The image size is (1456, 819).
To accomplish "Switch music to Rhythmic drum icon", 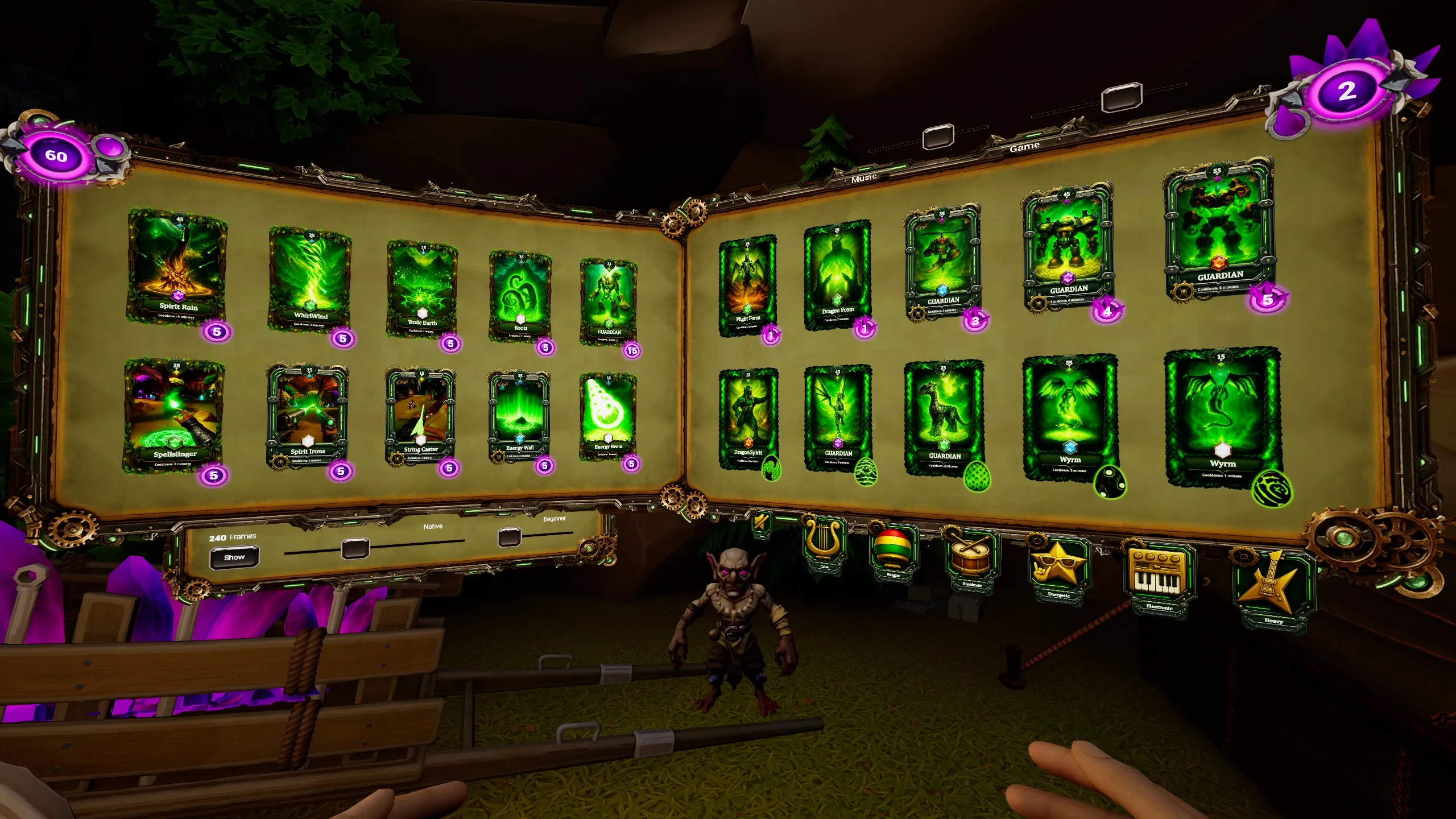I will coord(971,560).
